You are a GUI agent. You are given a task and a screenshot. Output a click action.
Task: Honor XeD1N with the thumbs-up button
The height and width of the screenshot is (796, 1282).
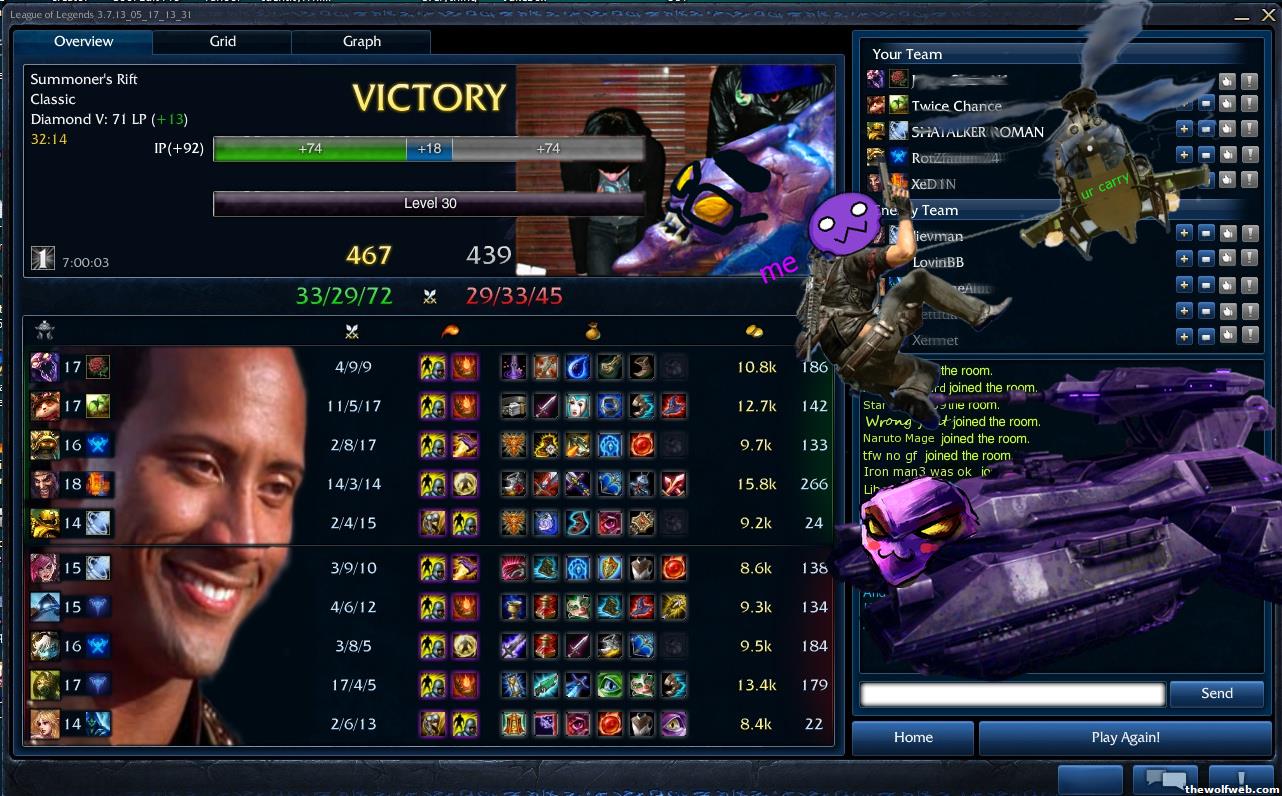click(1227, 180)
